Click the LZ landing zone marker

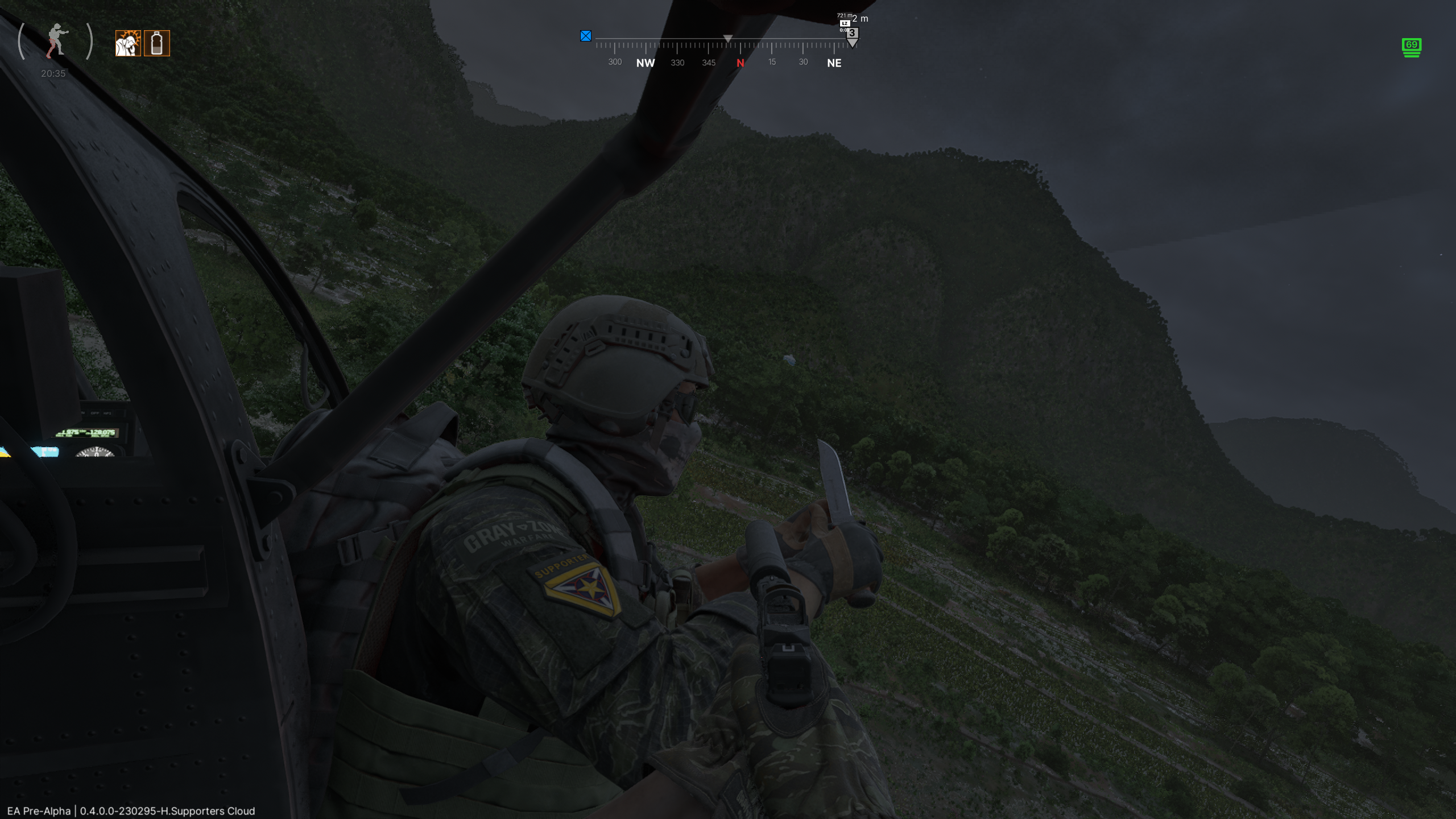tap(844, 23)
